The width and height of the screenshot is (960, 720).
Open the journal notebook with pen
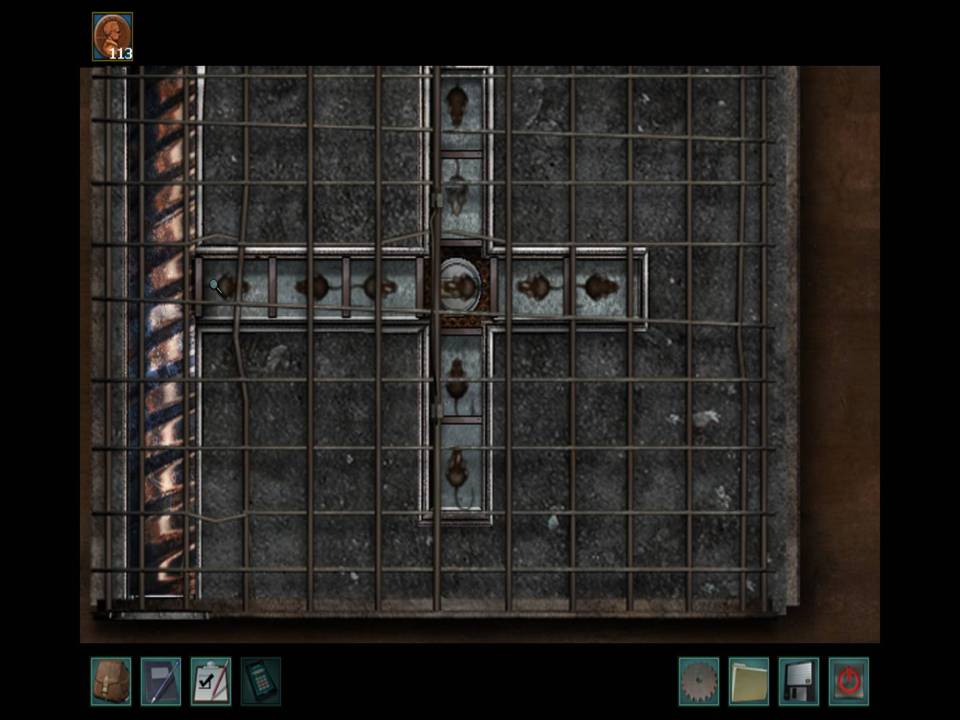pos(160,681)
